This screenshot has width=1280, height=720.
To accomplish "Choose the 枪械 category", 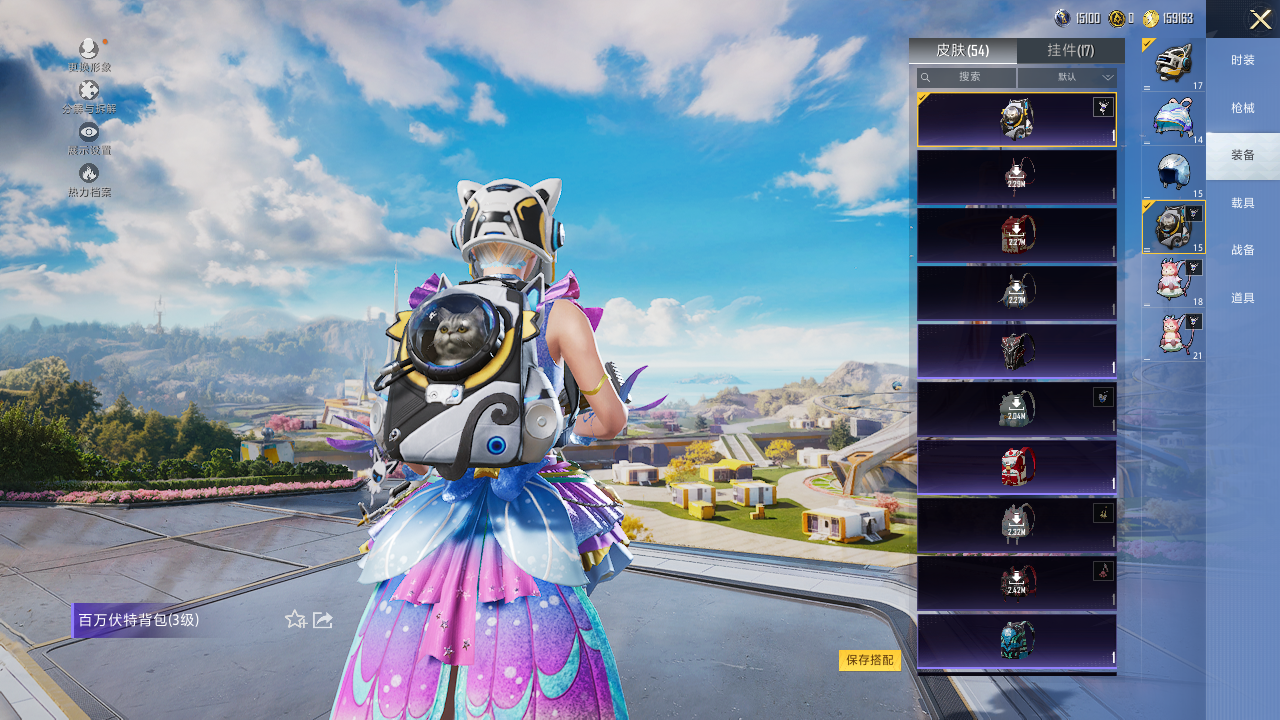I will click(x=1242, y=108).
